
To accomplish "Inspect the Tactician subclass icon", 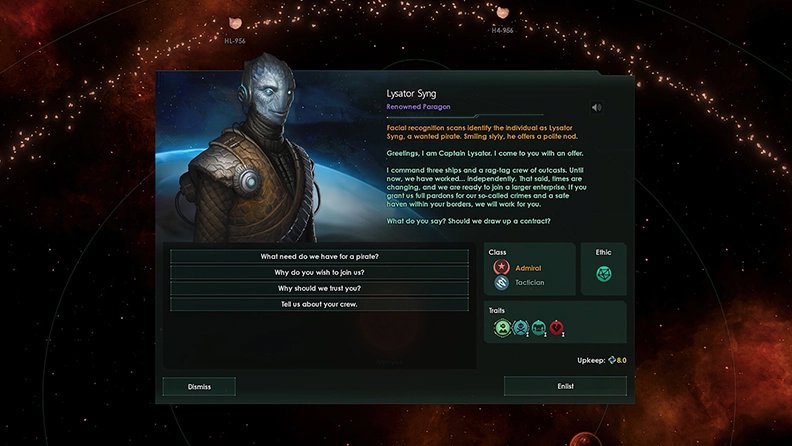I will [501, 283].
